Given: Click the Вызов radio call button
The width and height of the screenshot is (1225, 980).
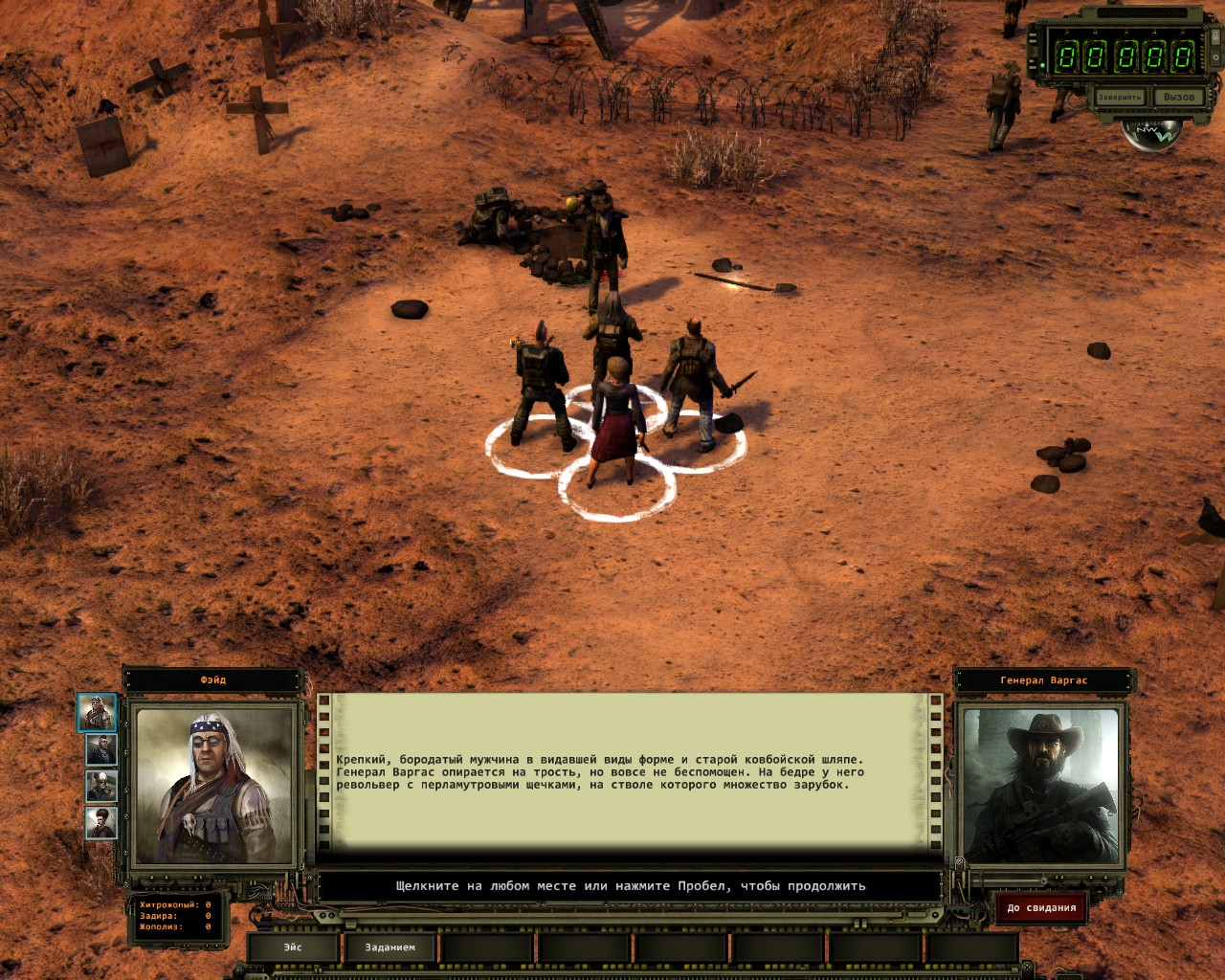Looking at the screenshot, I should pyautogui.click(x=1178, y=98).
